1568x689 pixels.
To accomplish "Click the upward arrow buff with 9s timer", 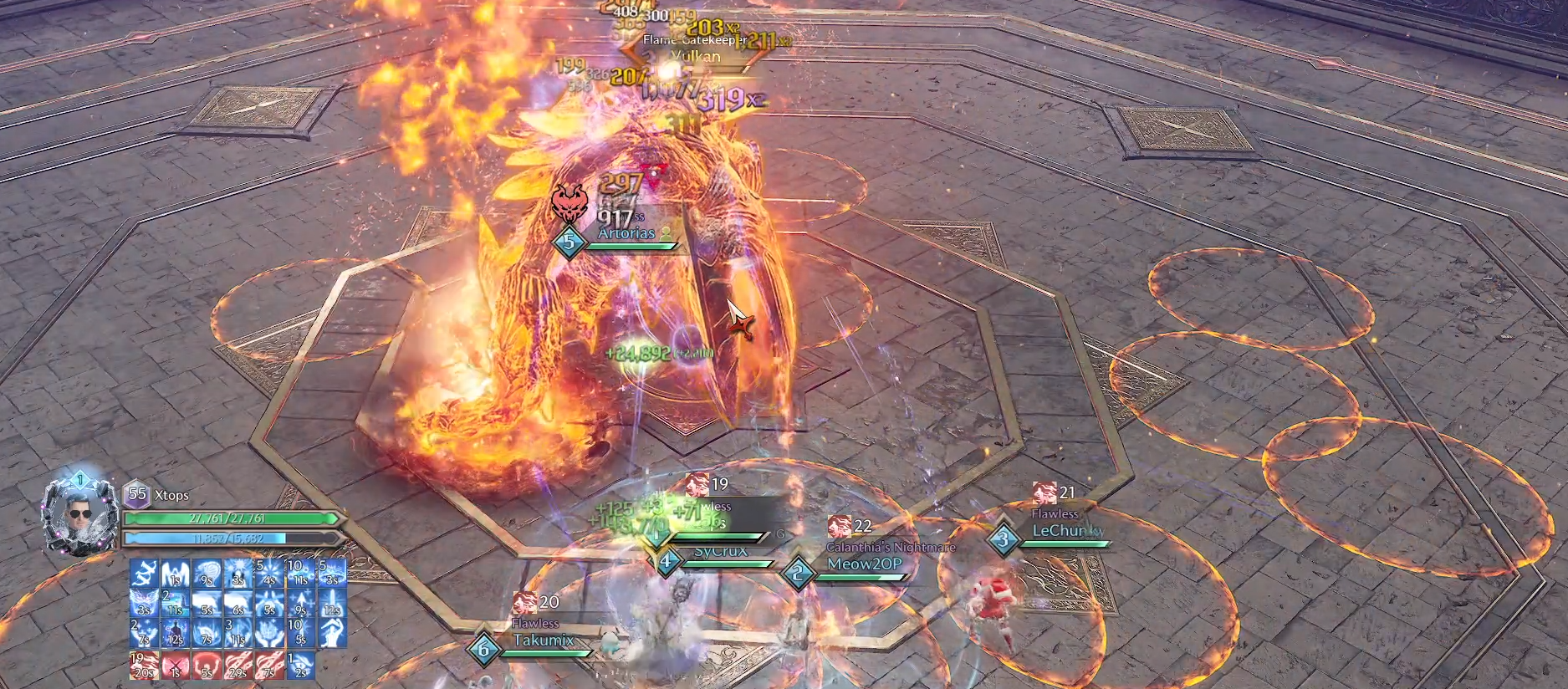I will 301,603.
